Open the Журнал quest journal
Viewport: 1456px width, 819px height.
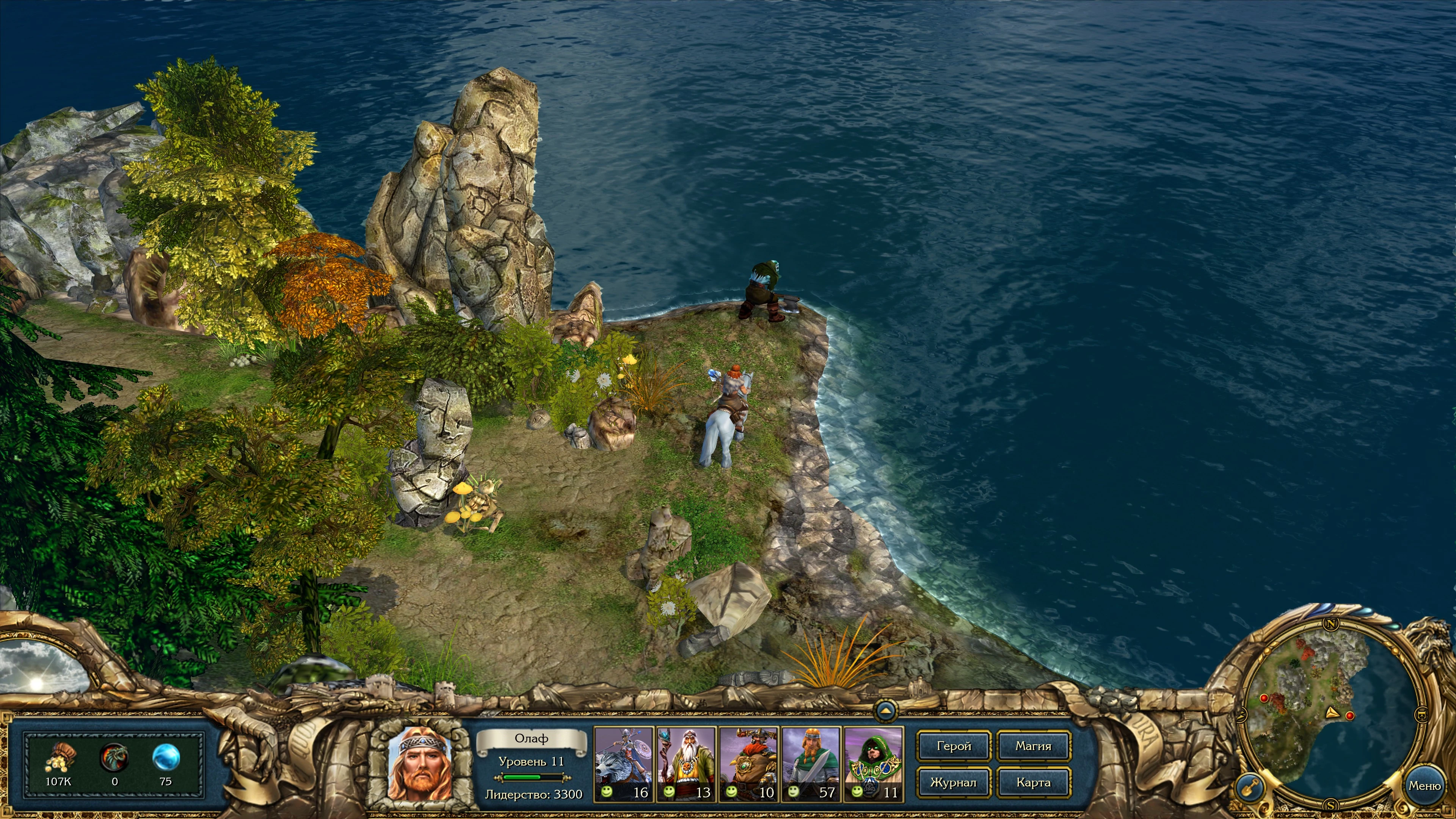pyautogui.click(x=954, y=783)
